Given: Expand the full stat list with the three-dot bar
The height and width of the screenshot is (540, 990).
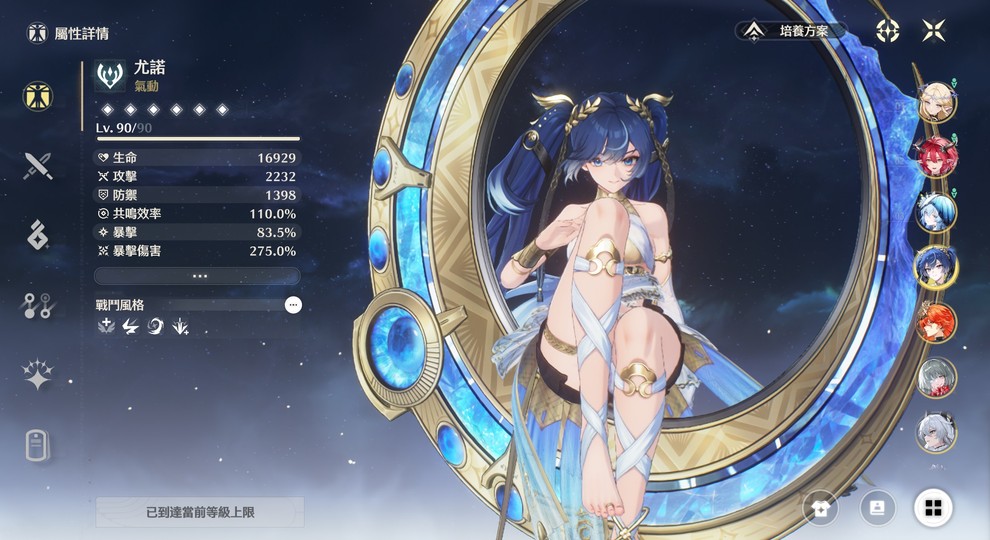Looking at the screenshot, I should pyautogui.click(x=197, y=276).
